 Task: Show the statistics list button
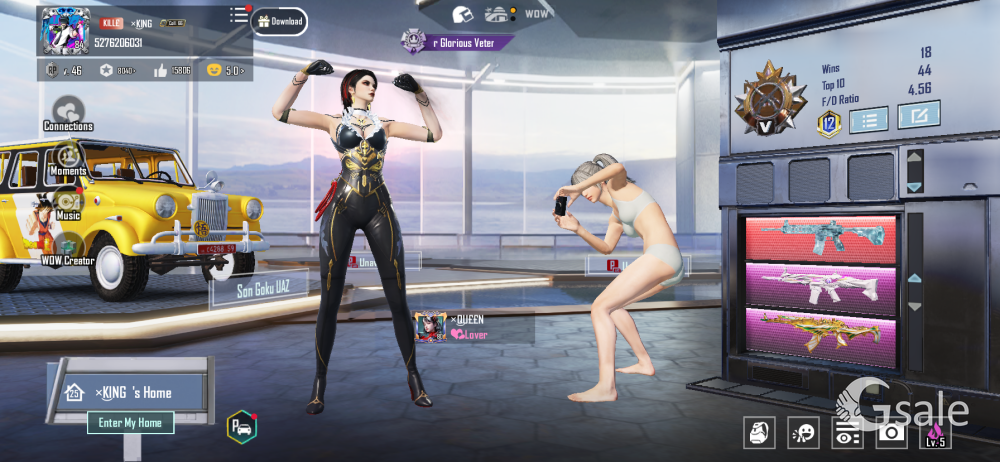[x=868, y=121]
